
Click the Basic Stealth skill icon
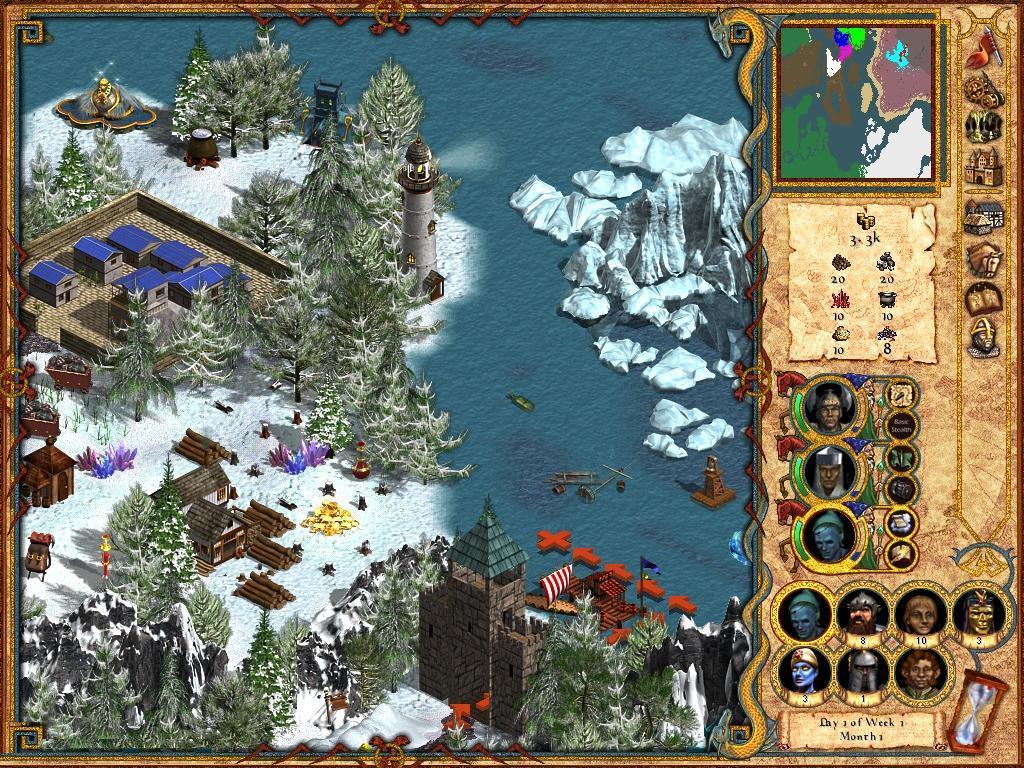(901, 423)
